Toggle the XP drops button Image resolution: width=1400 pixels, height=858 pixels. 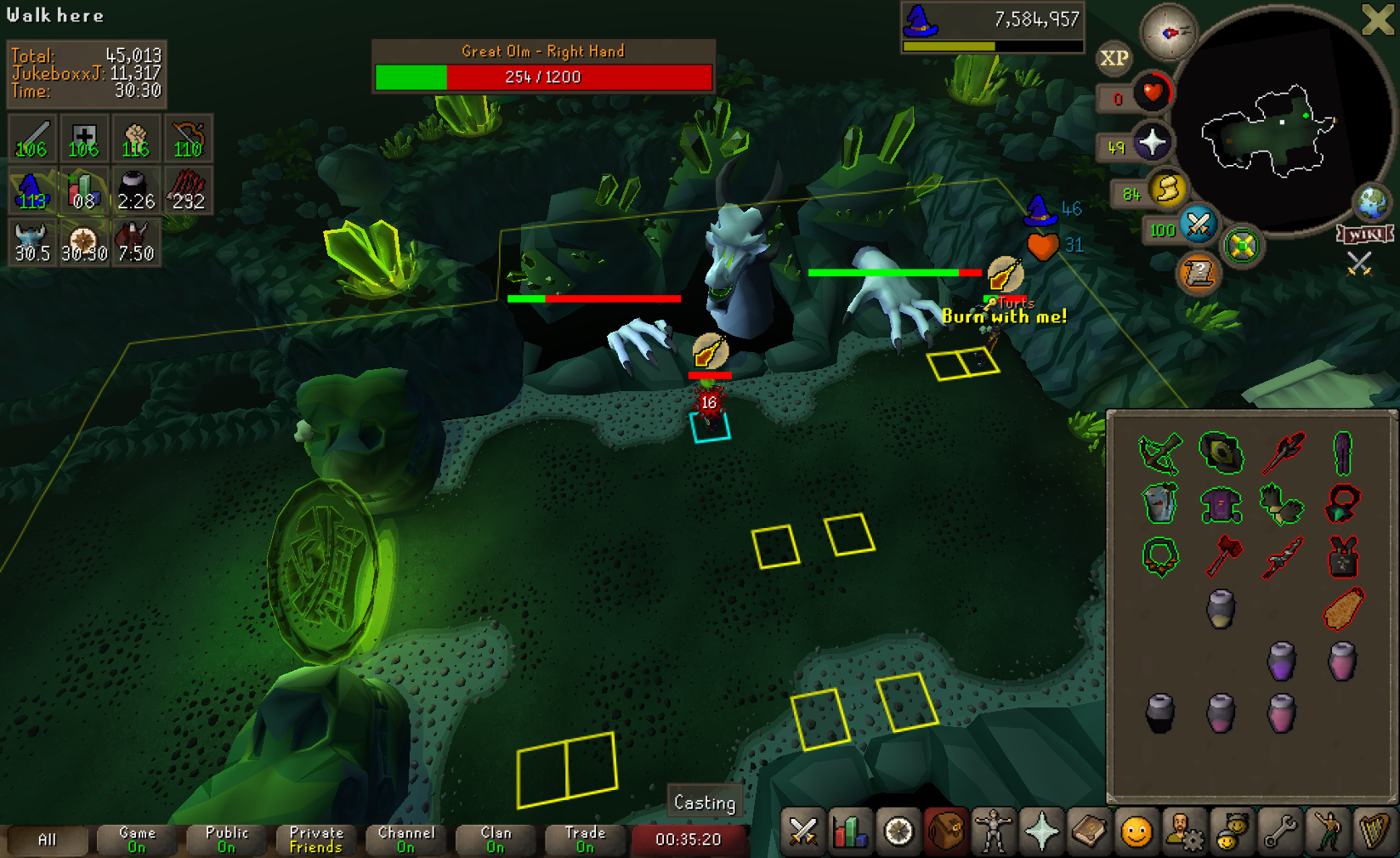click(x=1114, y=58)
